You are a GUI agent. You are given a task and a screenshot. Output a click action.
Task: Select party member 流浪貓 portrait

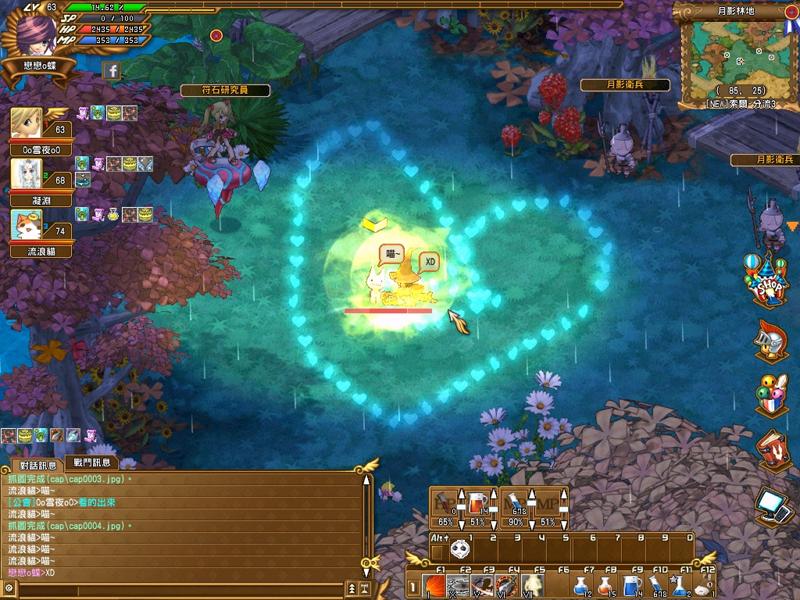point(26,226)
